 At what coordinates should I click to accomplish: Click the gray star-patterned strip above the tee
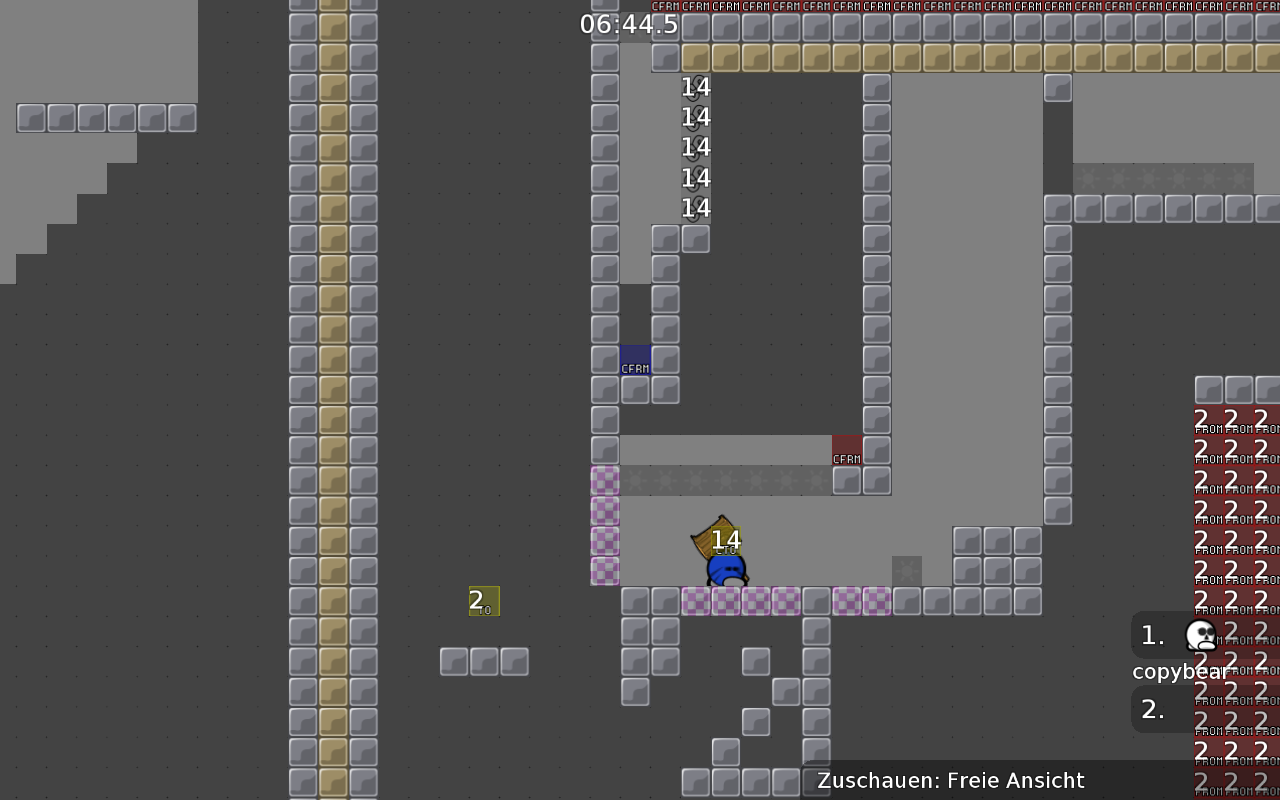click(x=728, y=480)
